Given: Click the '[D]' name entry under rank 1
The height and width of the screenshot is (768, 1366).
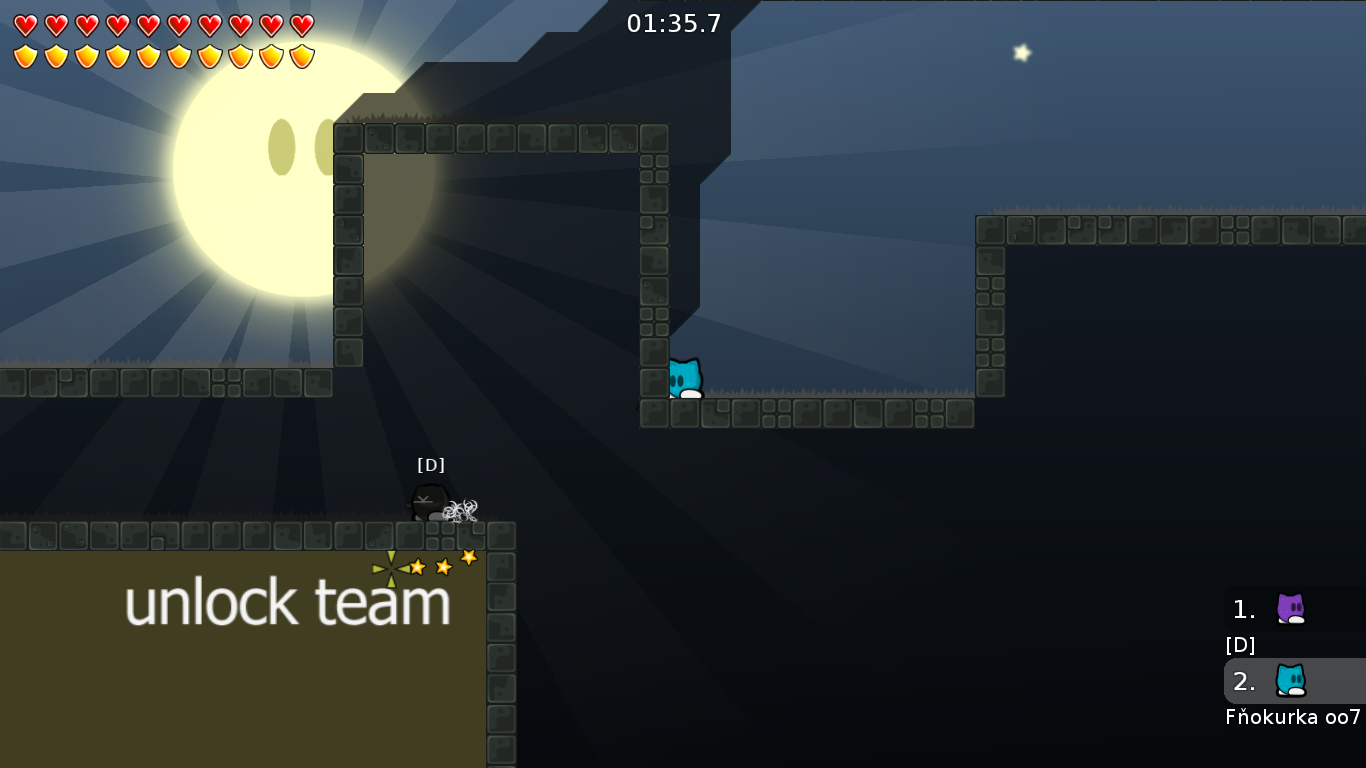Looking at the screenshot, I should click(1240, 645).
